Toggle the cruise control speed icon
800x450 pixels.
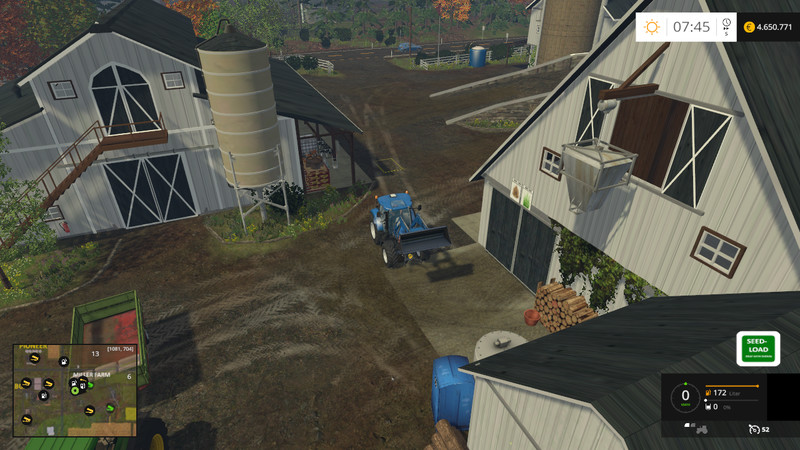pyautogui.click(x=753, y=429)
